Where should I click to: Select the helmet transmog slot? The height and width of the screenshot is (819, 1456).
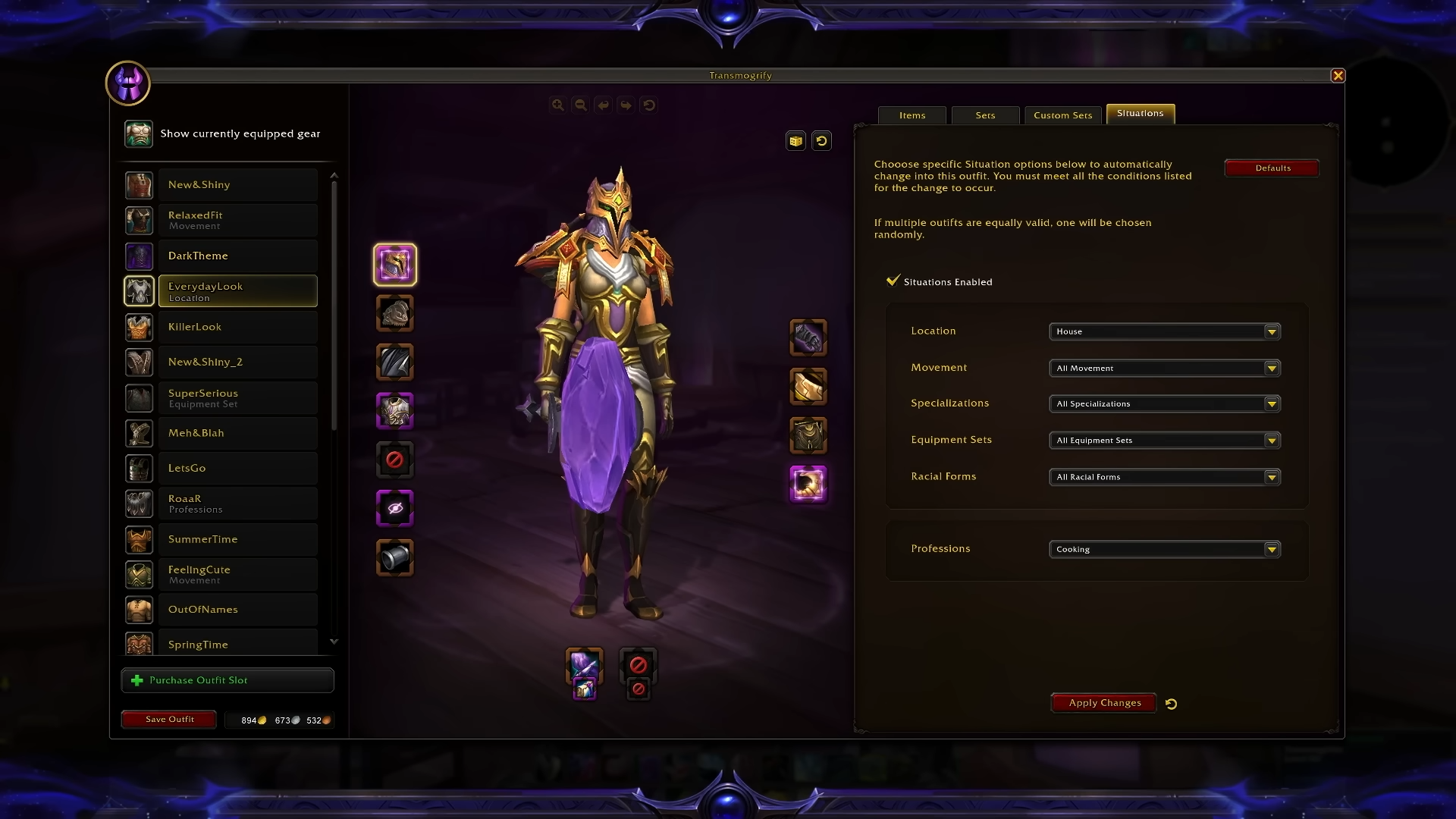(394, 264)
